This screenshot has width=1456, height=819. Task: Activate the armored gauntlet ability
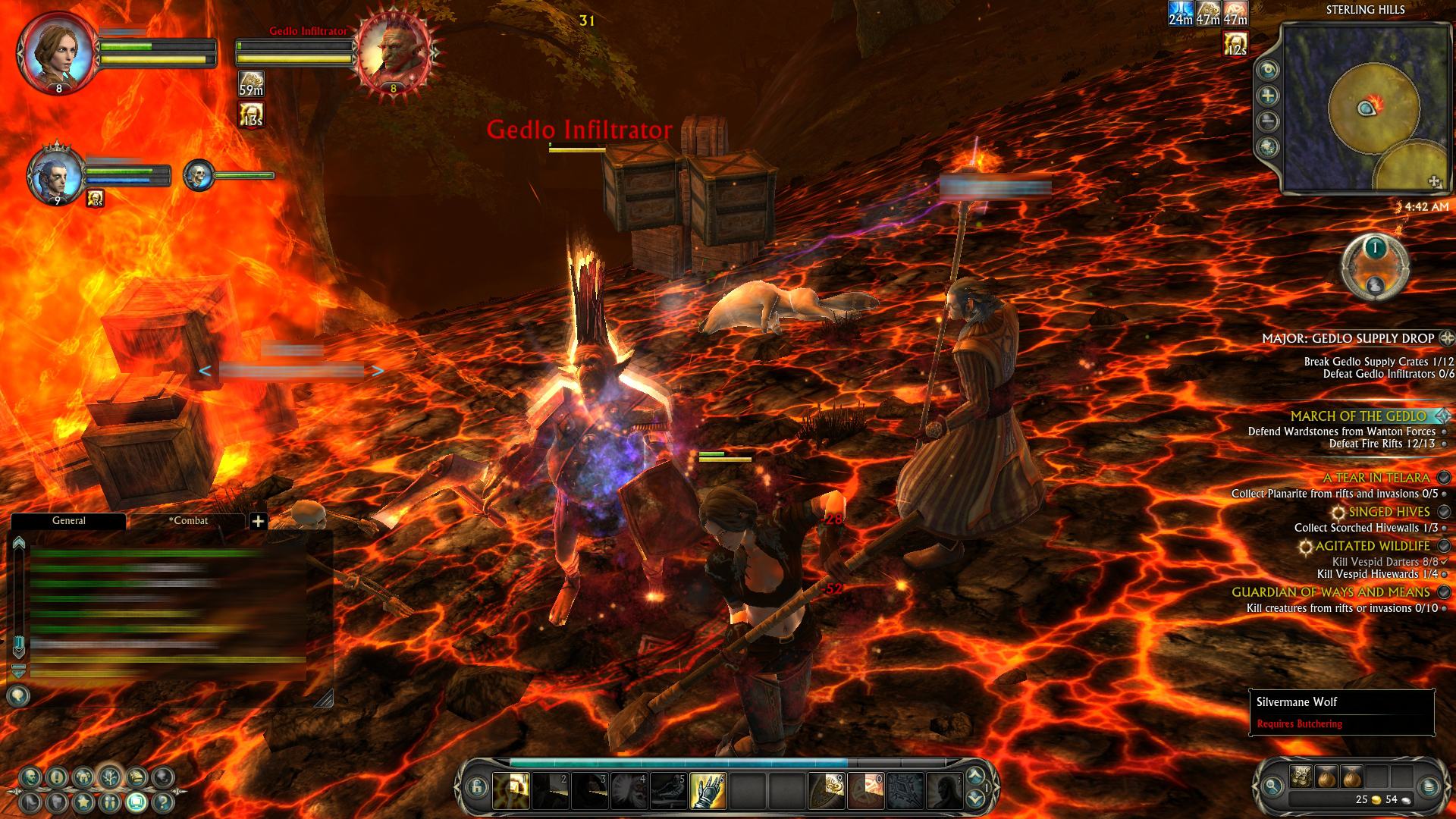pos(708,791)
